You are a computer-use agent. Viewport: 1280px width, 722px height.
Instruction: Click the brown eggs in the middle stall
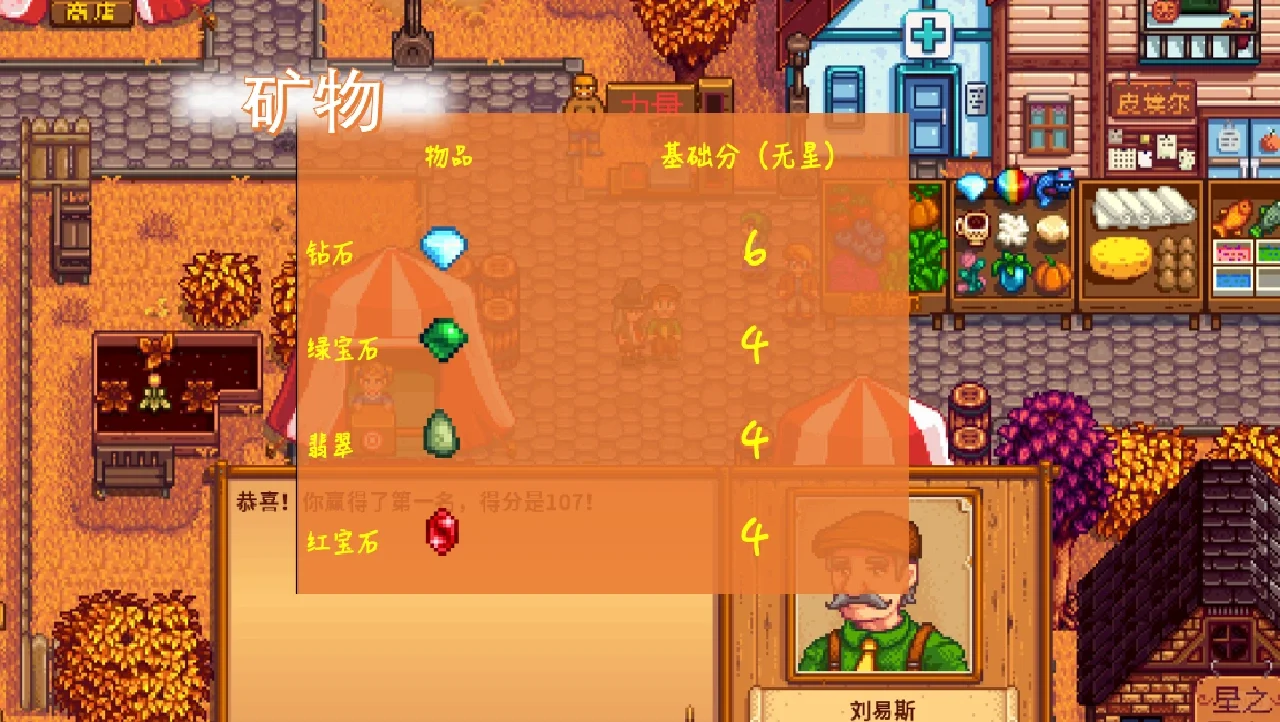[x=1175, y=263]
